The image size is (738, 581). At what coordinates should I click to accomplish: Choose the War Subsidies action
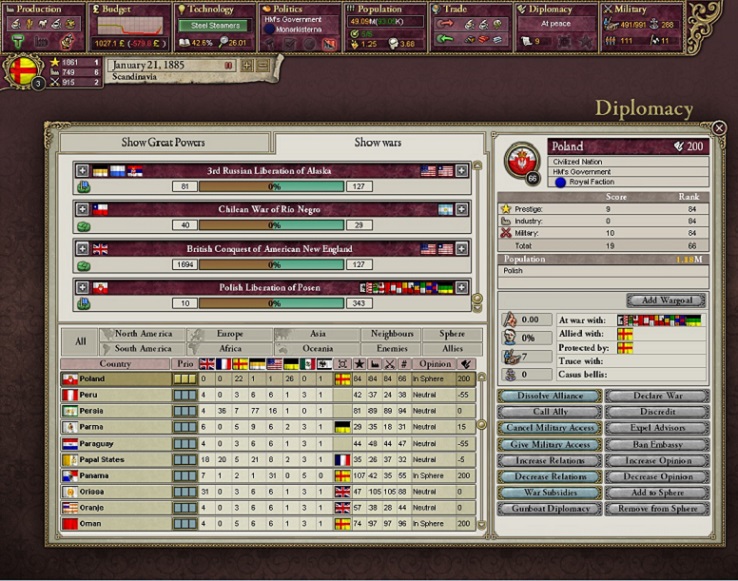[549, 493]
